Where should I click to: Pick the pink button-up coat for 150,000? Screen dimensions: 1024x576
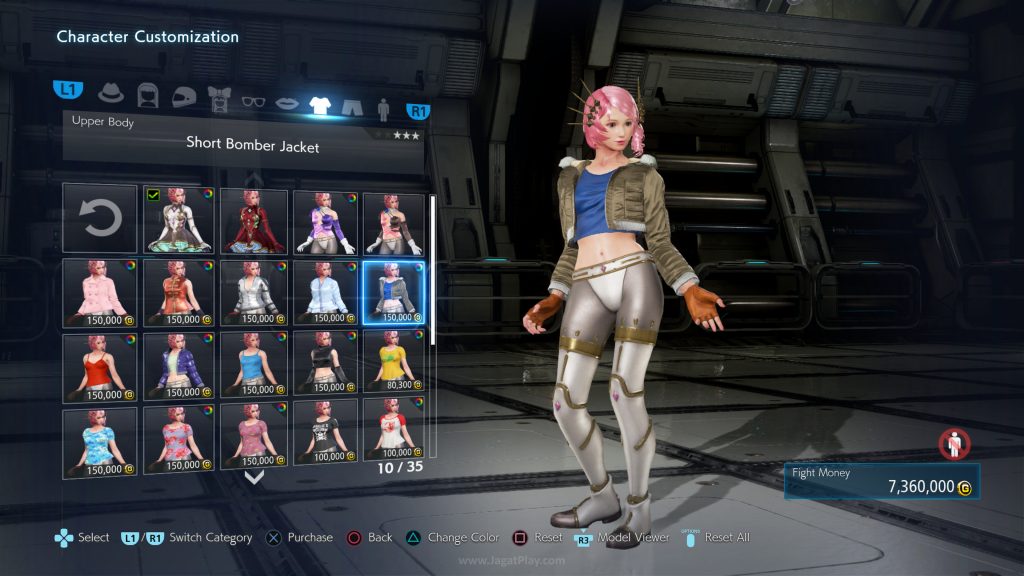(x=100, y=292)
